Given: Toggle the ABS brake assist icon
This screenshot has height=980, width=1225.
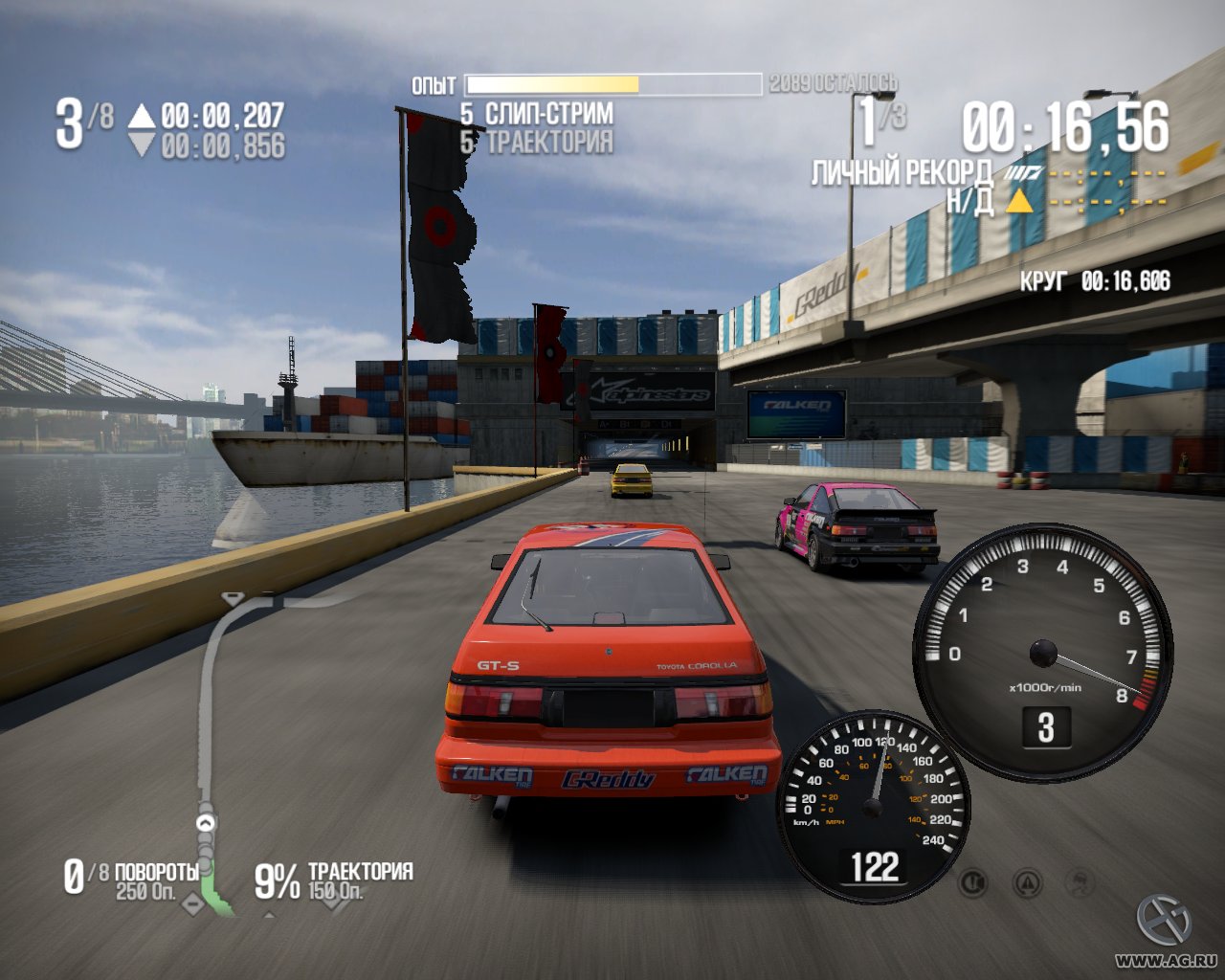Looking at the screenshot, I should click(973, 881).
